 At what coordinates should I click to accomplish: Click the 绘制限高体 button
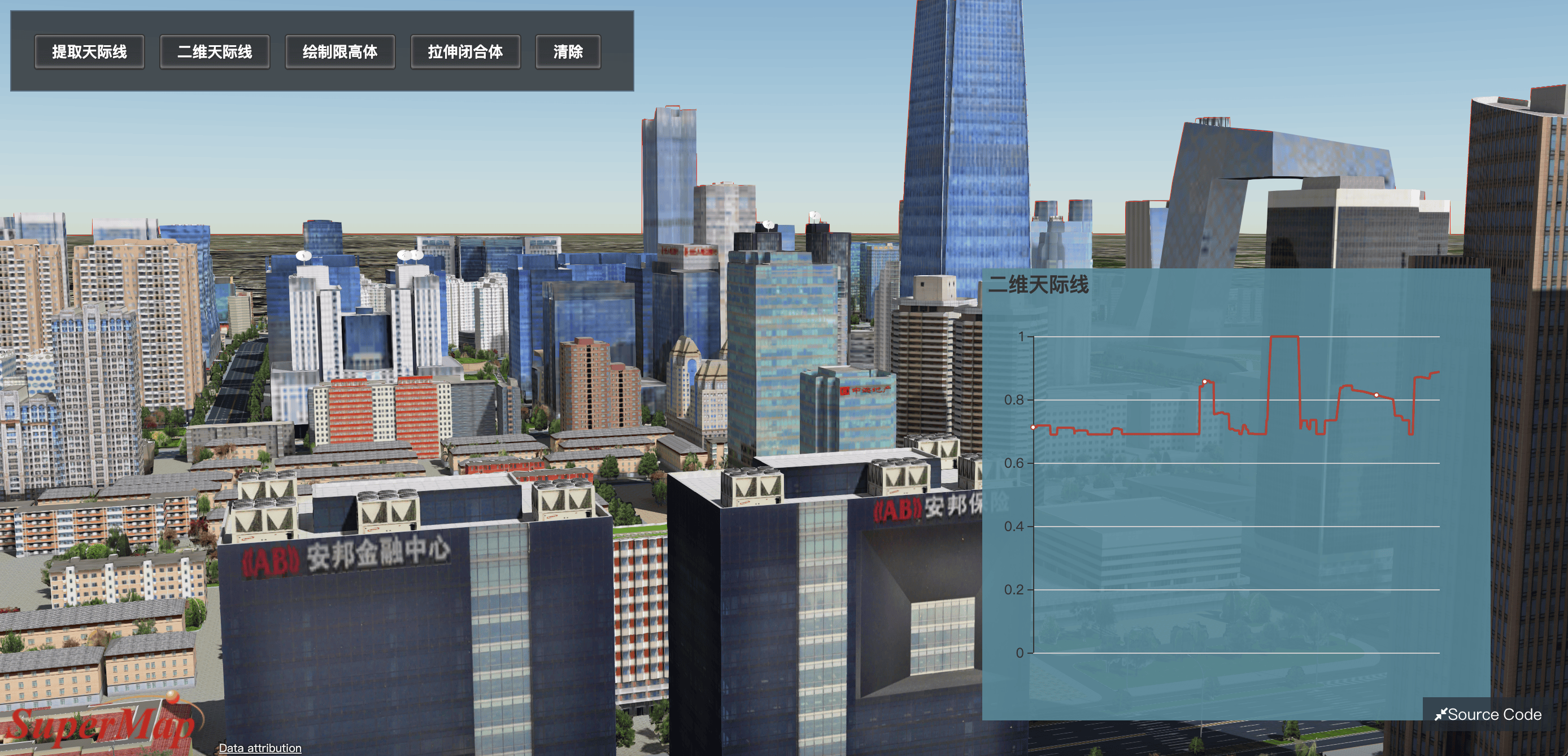[339, 53]
